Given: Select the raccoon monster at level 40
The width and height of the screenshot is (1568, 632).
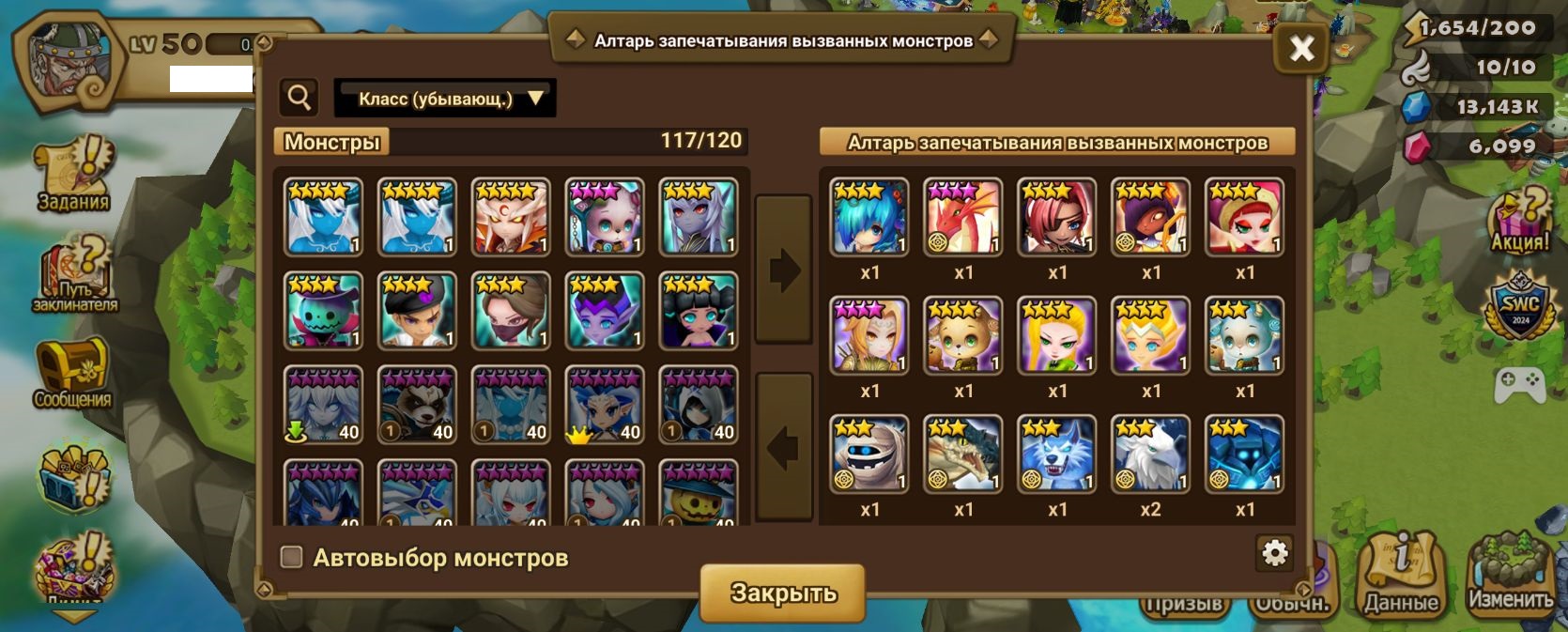Looking at the screenshot, I should (417, 405).
